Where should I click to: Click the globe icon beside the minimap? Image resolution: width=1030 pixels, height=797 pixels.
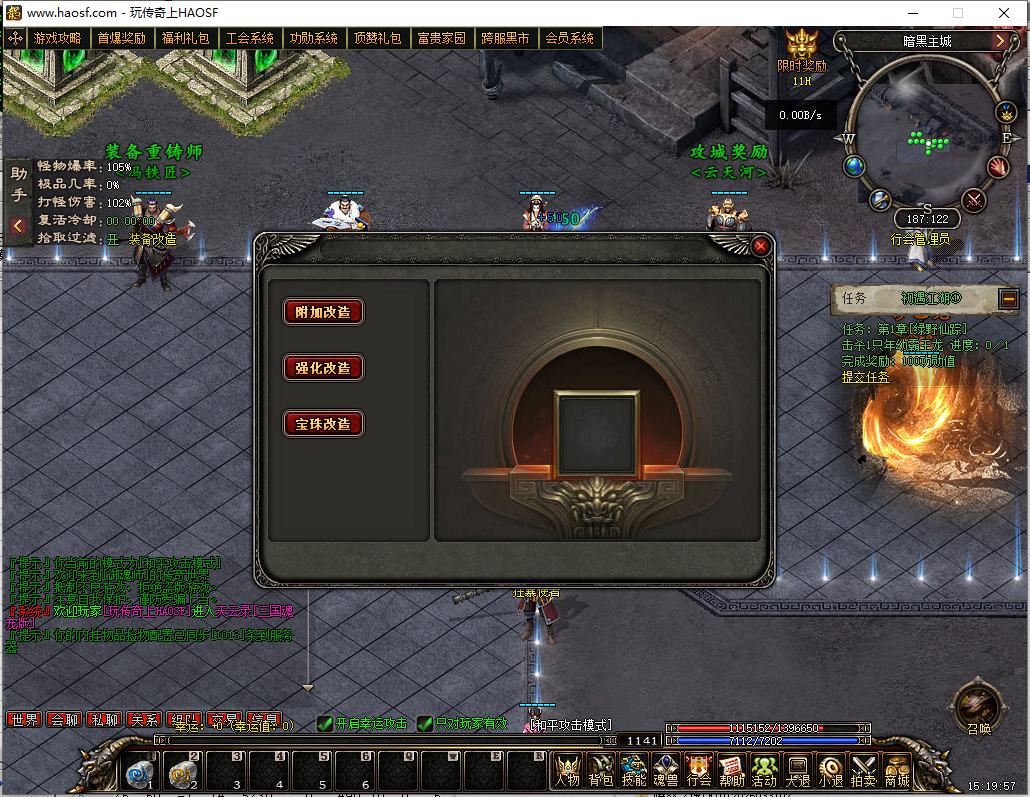click(854, 165)
